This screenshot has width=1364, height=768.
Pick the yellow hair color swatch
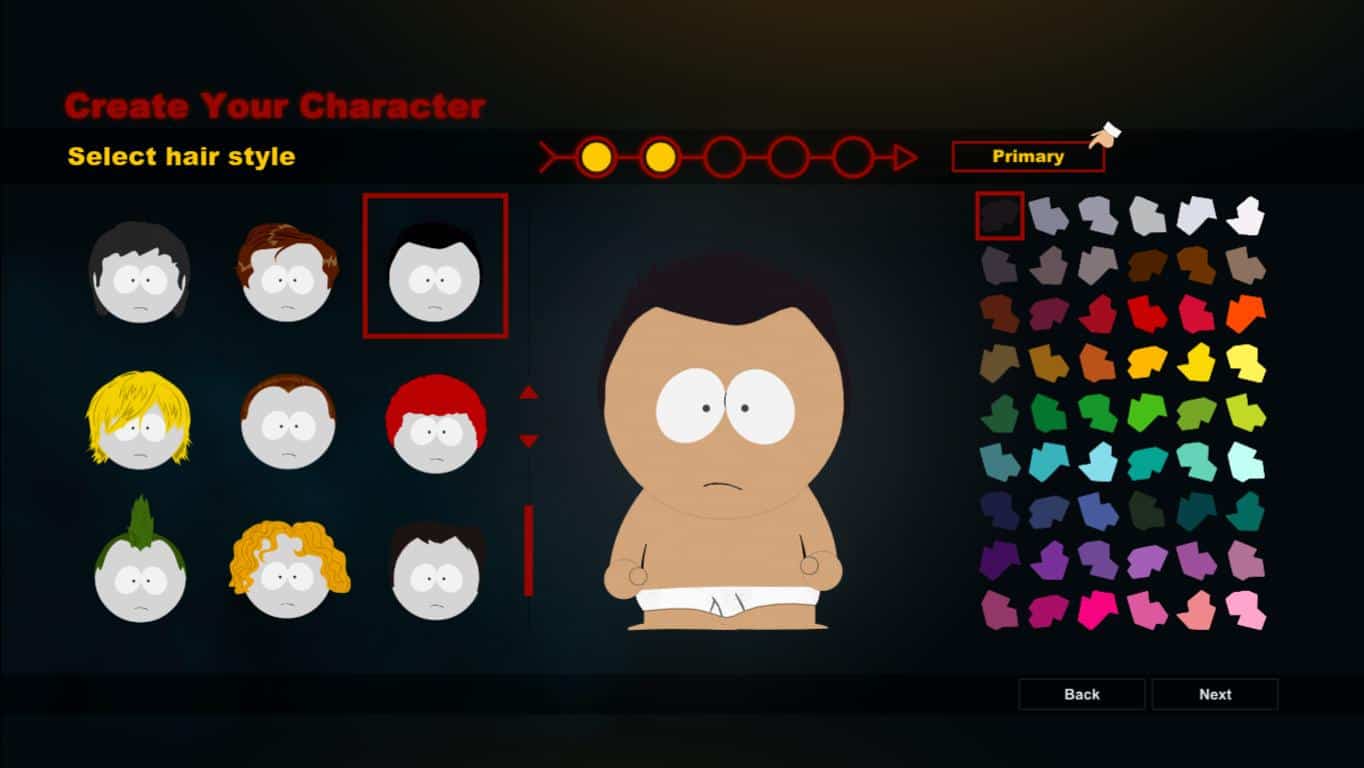(x=1198, y=362)
